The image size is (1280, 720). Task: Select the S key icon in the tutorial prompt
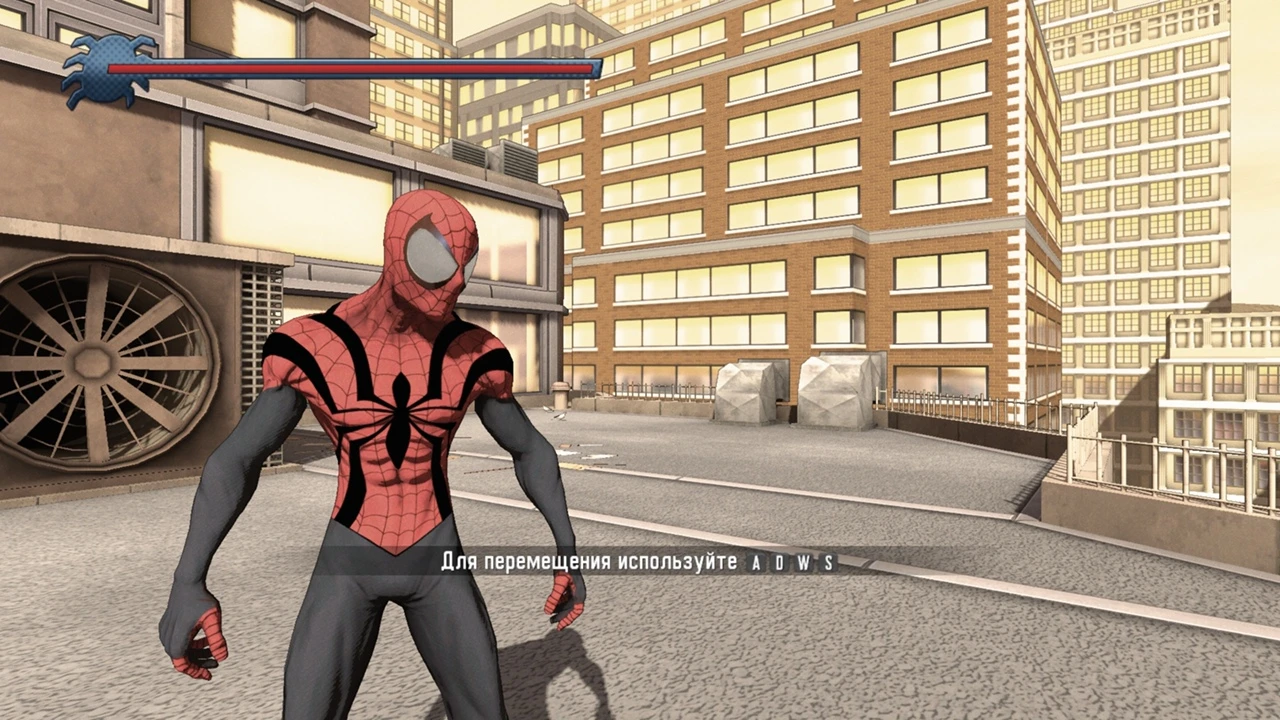pyautogui.click(x=828, y=561)
